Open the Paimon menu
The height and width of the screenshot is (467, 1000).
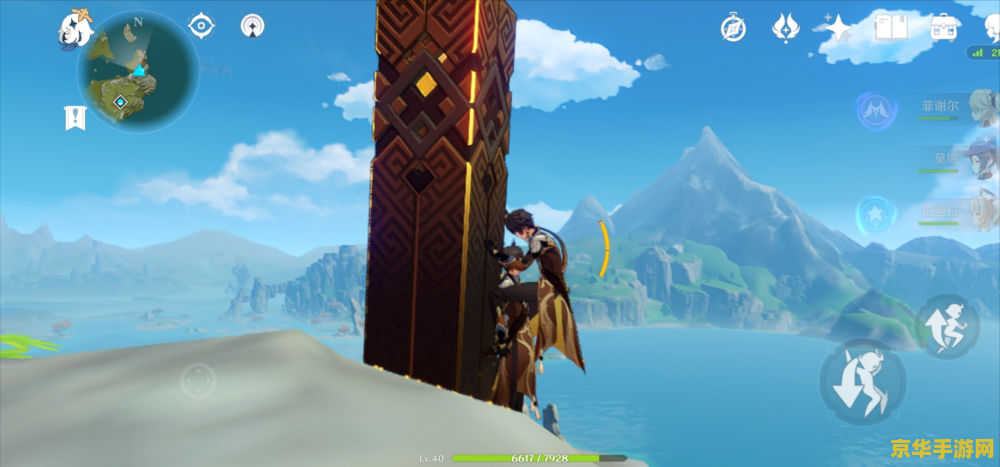click(75, 28)
